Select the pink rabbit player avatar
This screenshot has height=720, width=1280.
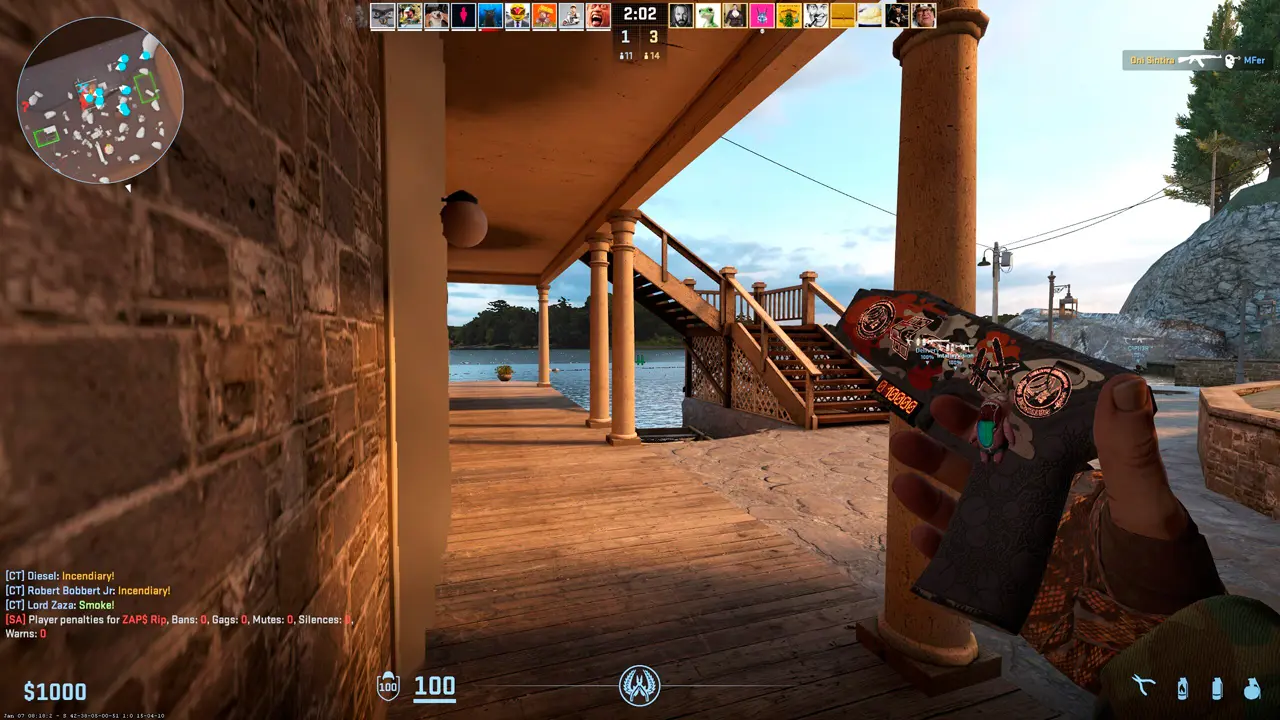tap(762, 15)
